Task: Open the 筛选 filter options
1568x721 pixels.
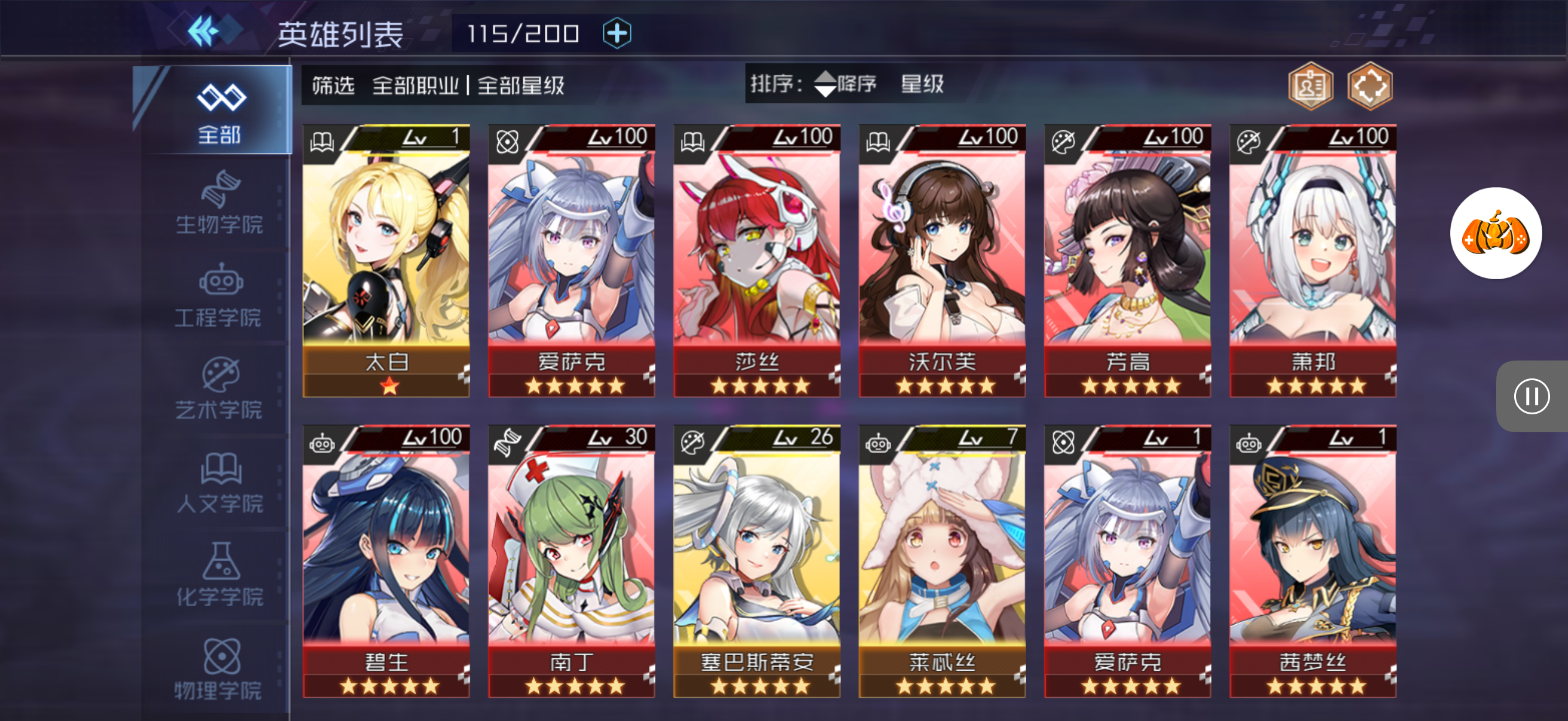Action: click(x=332, y=85)
